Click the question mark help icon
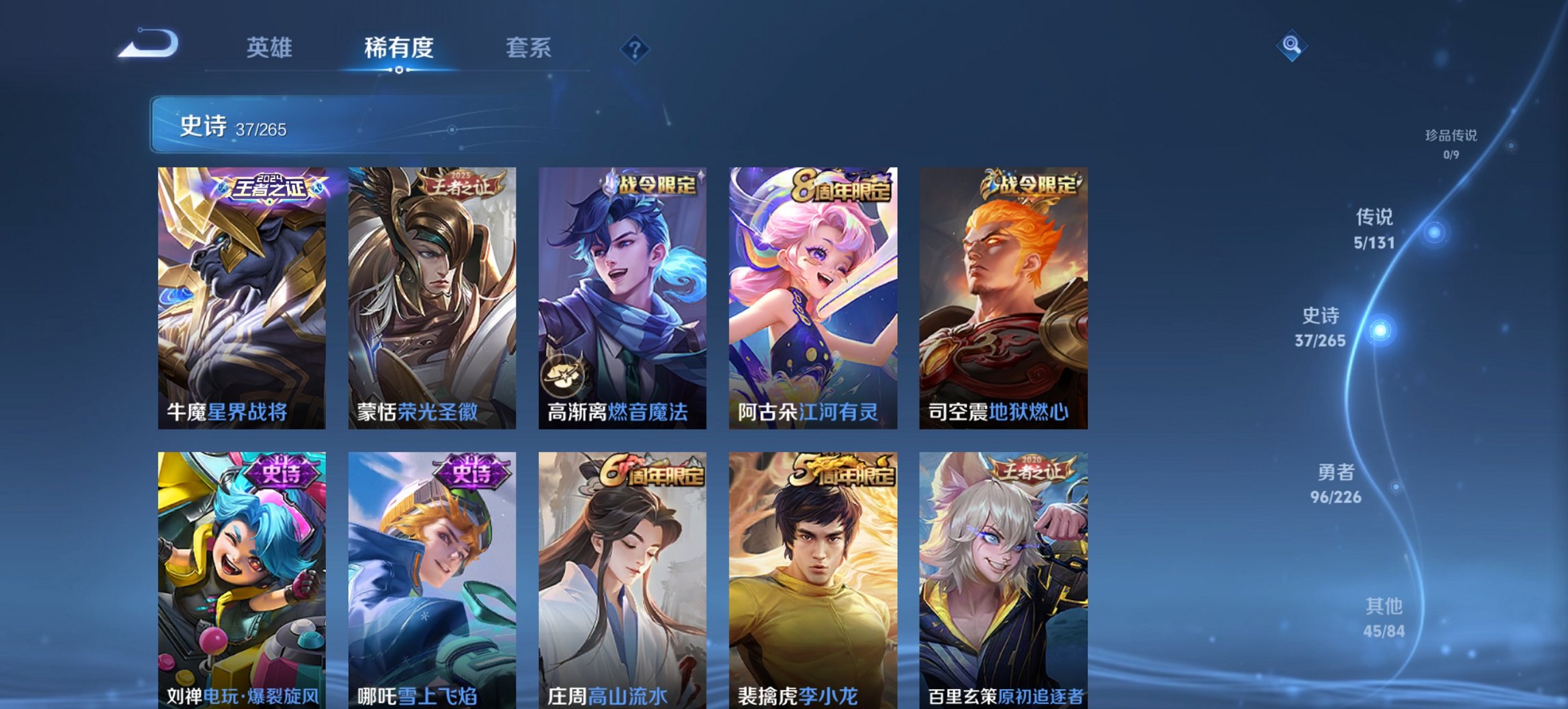Screen dimensions: 1568x709 tap(635, 48)
